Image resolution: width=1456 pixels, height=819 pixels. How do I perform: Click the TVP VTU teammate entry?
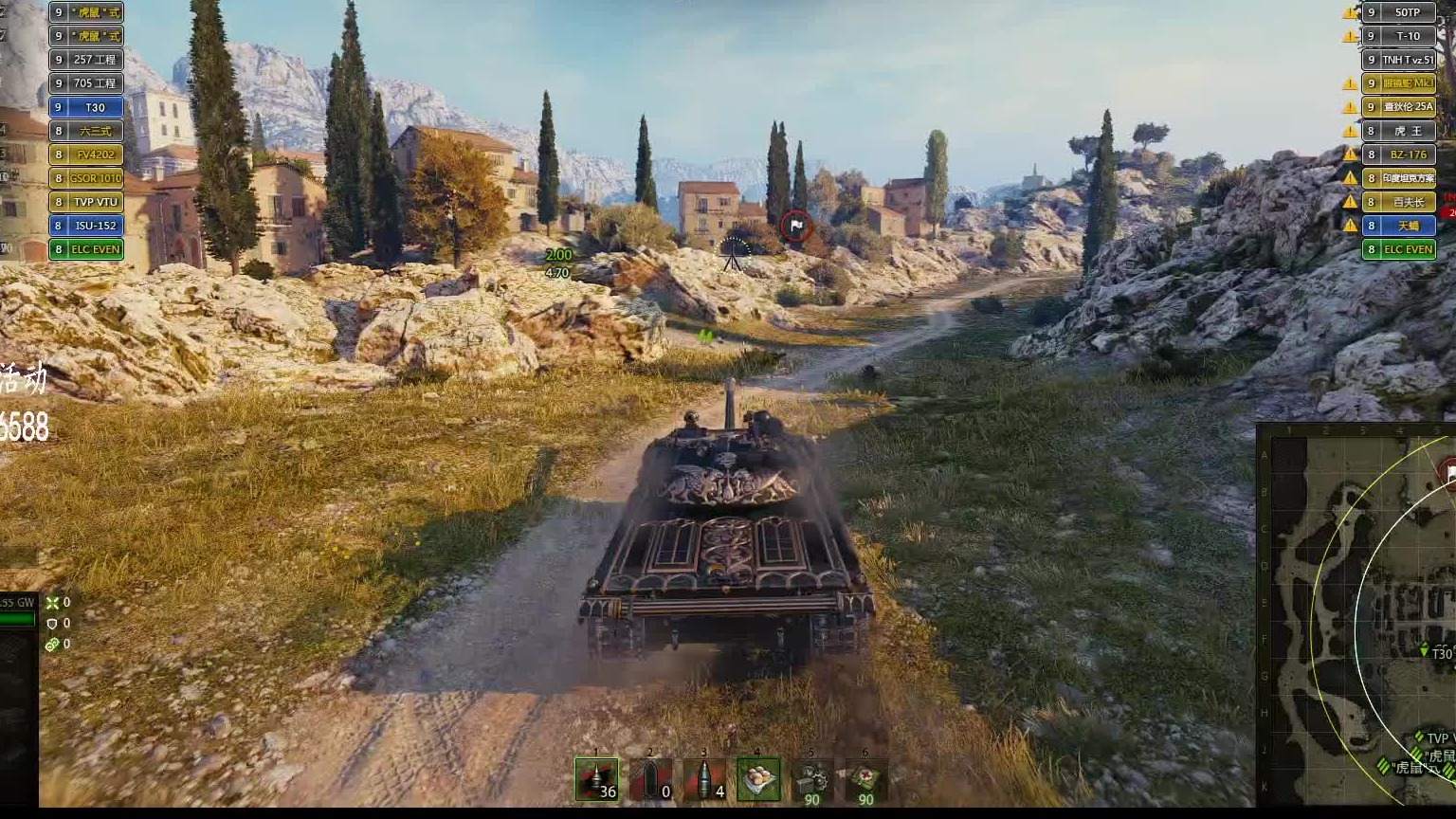click(86, 202)
